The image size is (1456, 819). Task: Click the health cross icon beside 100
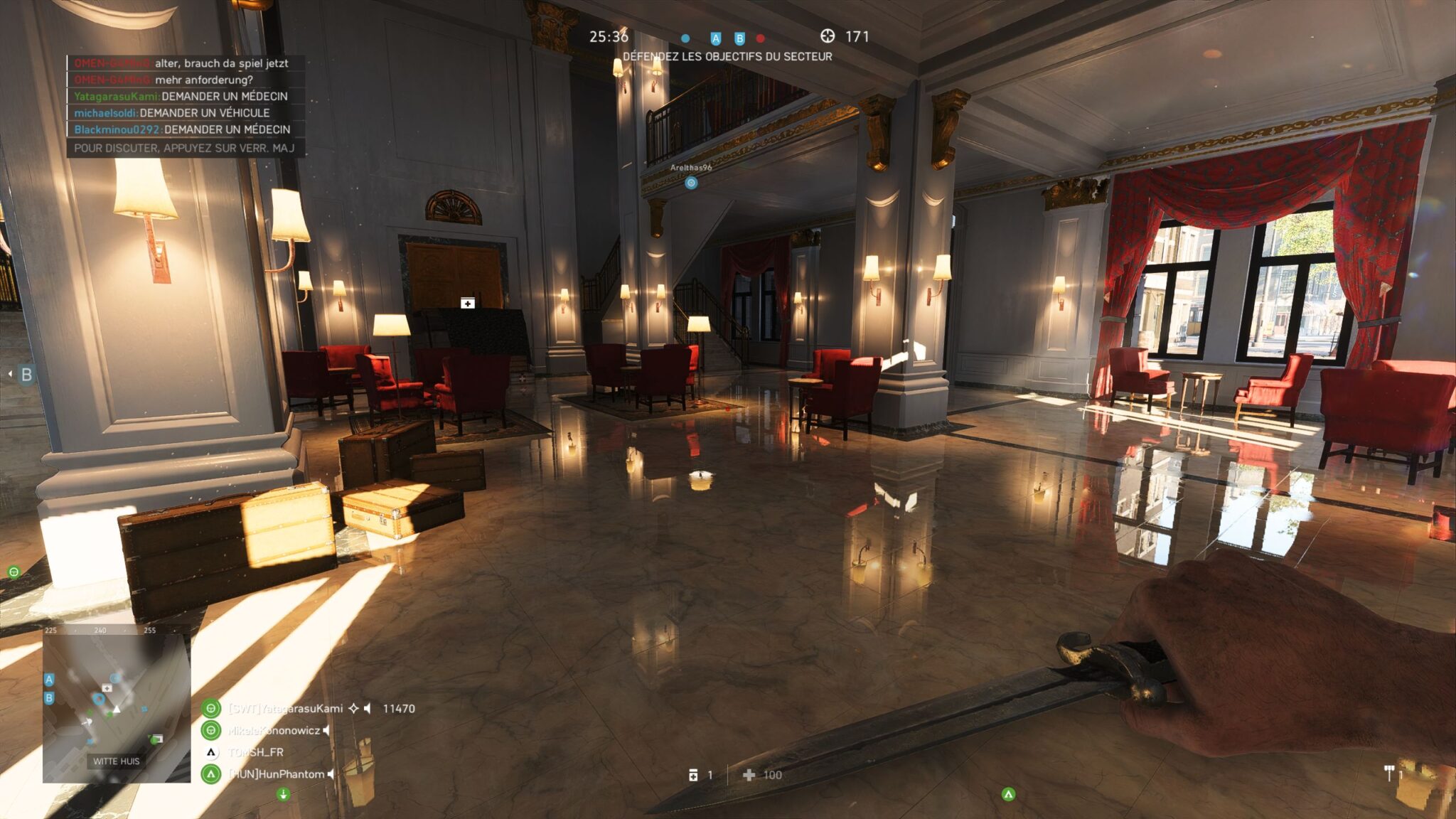tap(747, 775)
